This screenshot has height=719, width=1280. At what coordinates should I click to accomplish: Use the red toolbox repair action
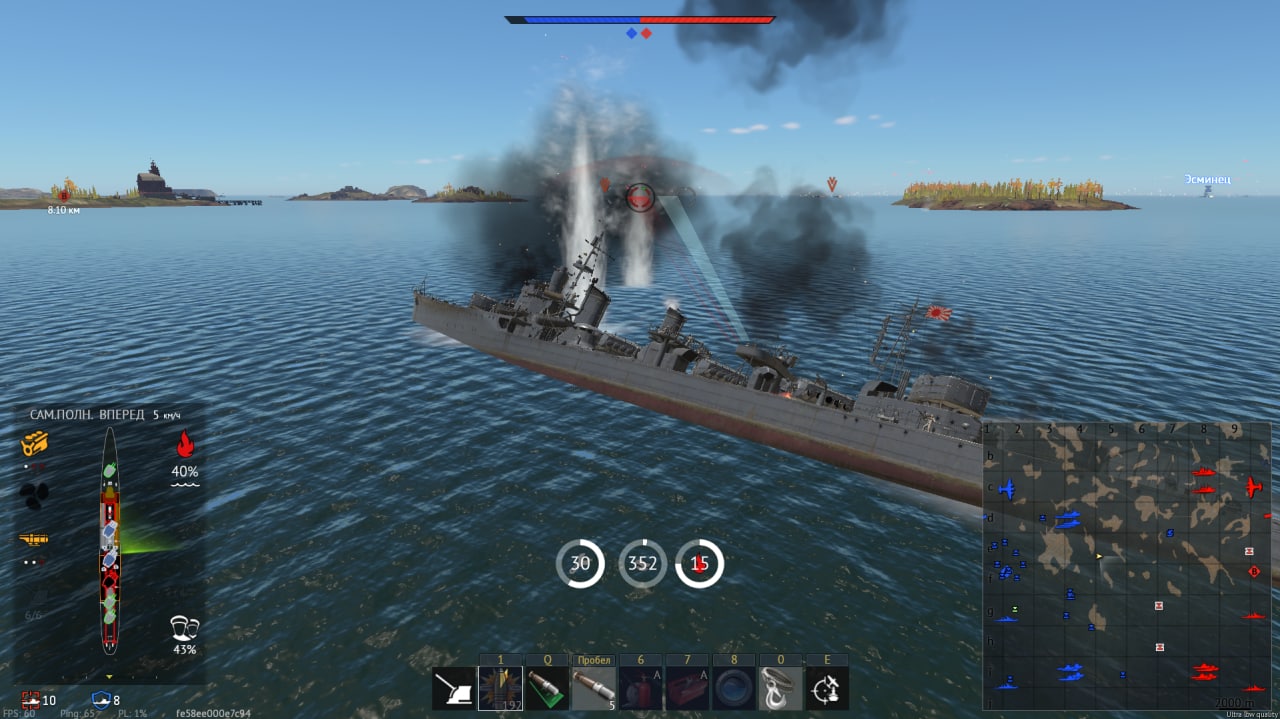(x=687, y=688)
